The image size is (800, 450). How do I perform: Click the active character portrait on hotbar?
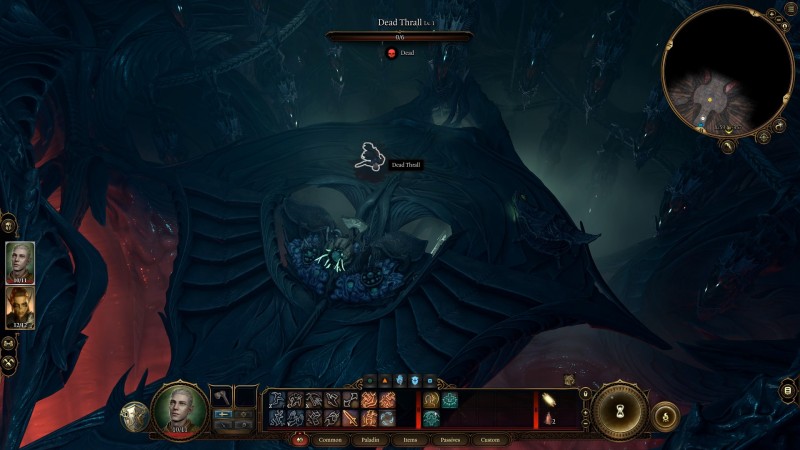point(180,410)
